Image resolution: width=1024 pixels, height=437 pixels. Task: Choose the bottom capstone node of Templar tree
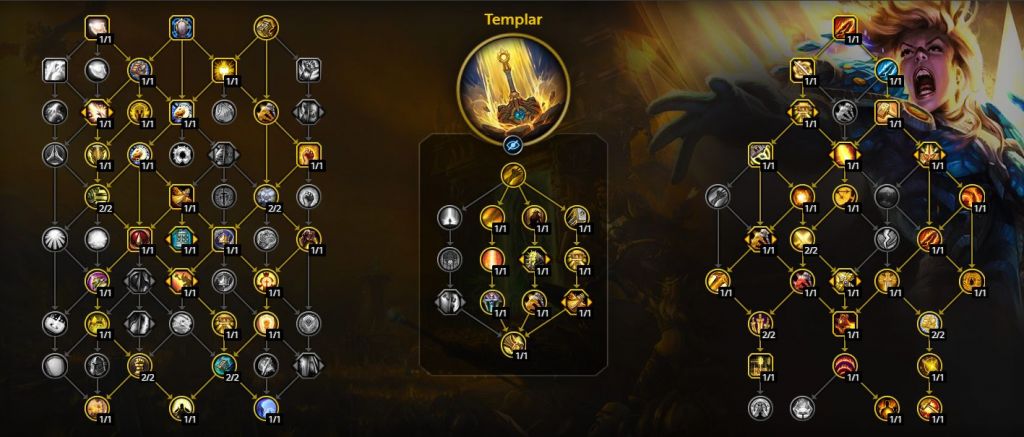tap(512, 346)
